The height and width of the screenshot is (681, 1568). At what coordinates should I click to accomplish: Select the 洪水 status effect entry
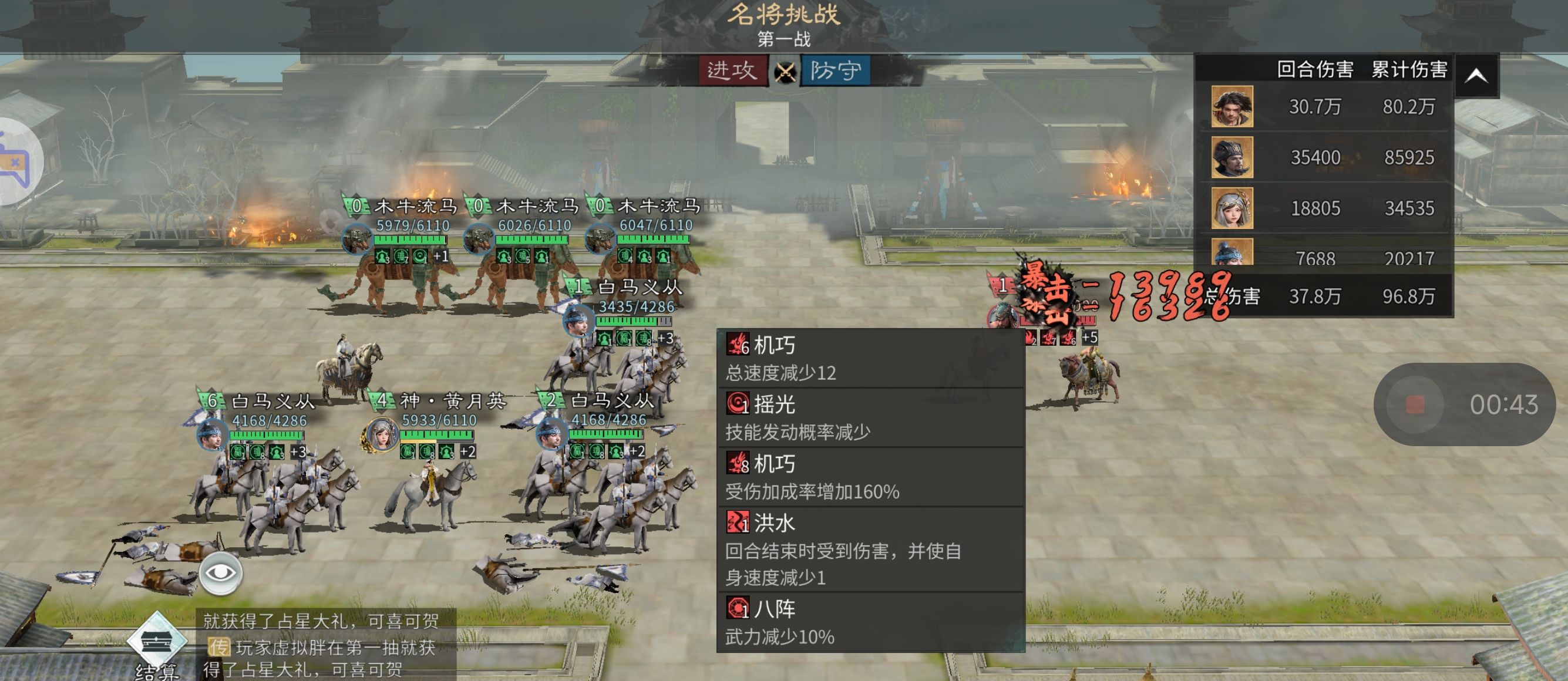click(x=870, y=549)
